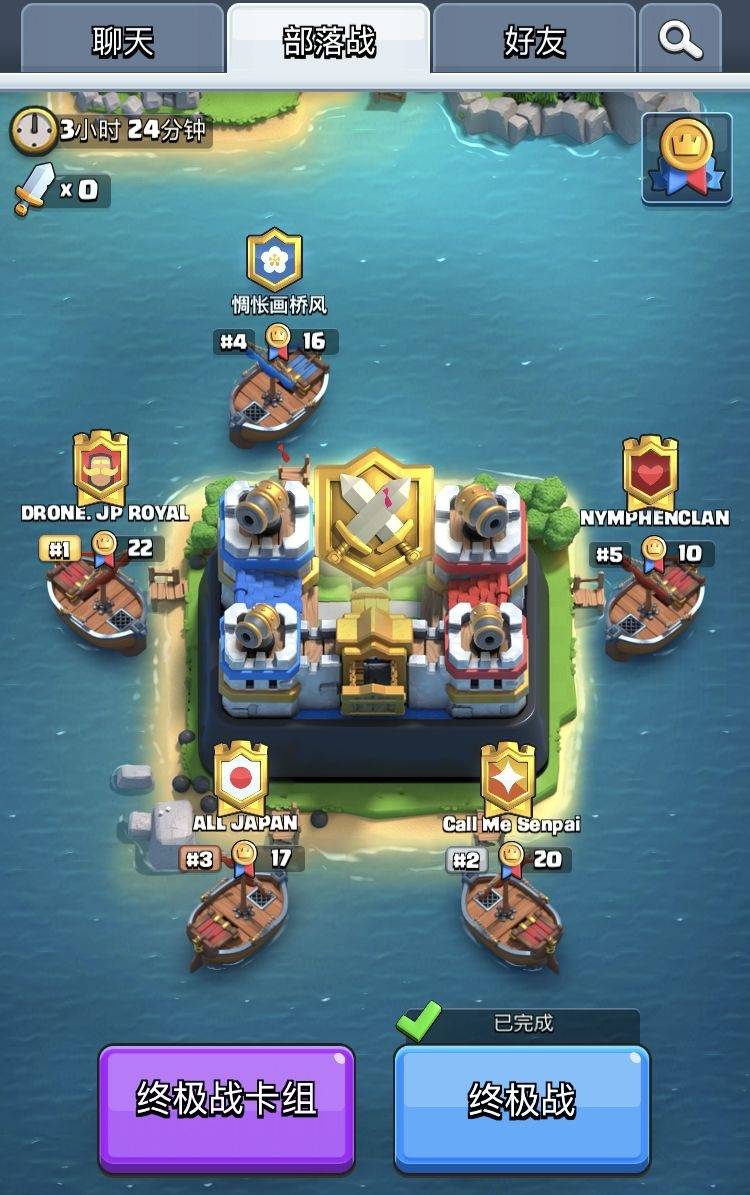Viewport: 750px width, 1195px height.
Task: Tap the crossed swords war shield emblem
Action: tap(374, 516)
